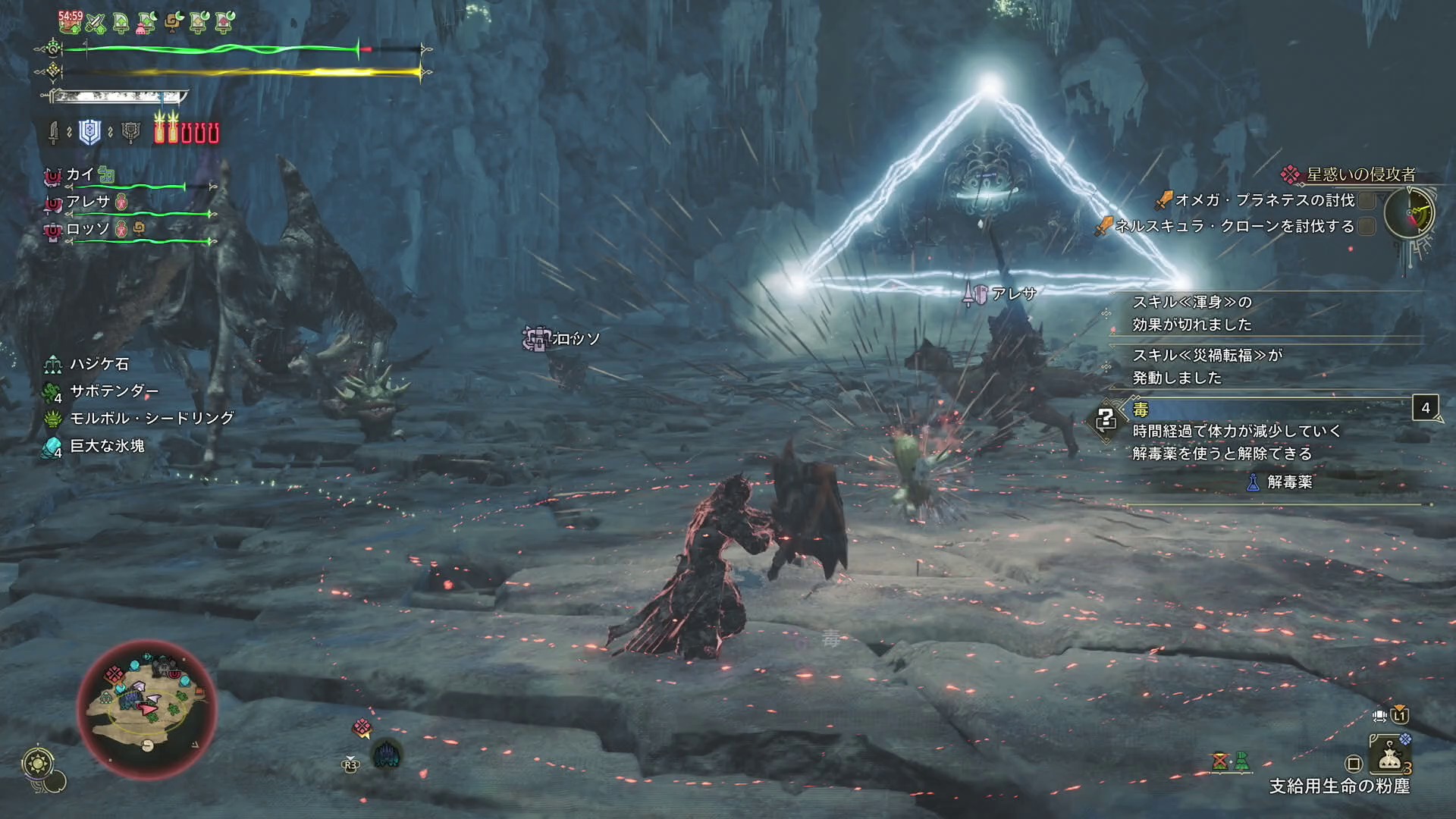Click the quest target compass icon
1456x819 pixels.
[1409, 213]
